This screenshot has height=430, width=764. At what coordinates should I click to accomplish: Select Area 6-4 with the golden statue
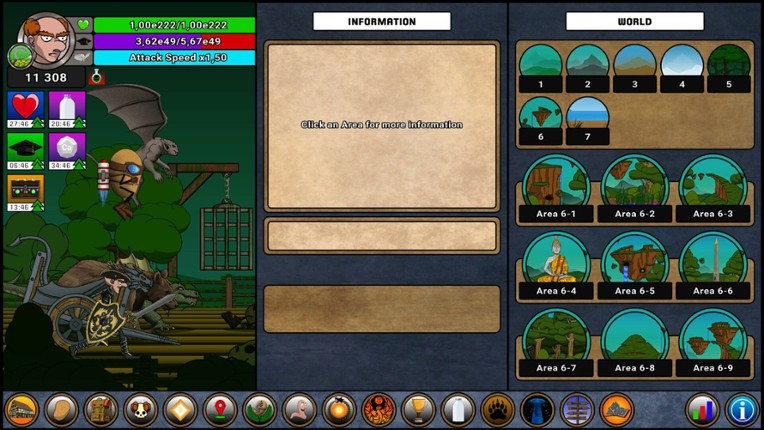click(554, 265)
